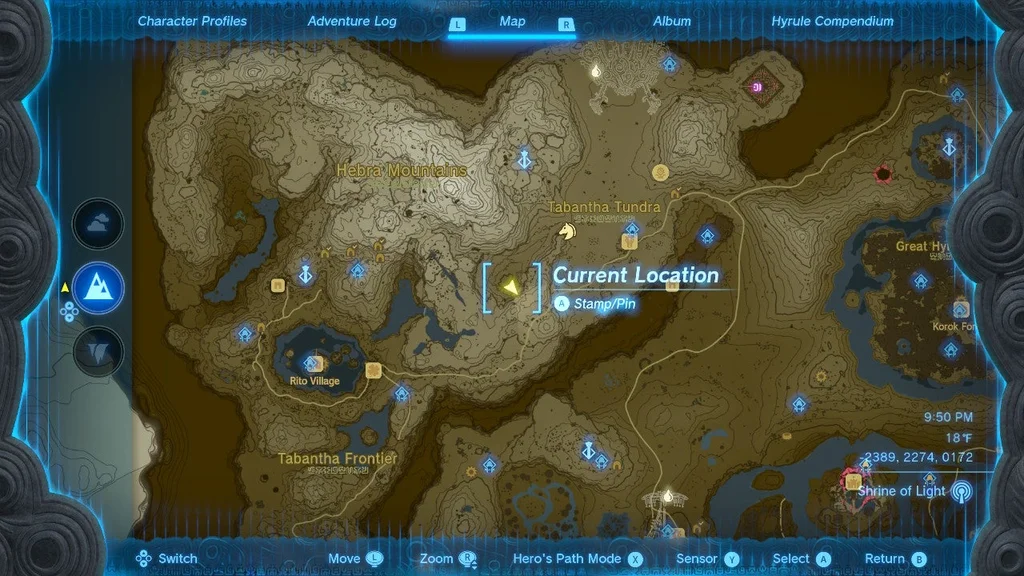The image size is (1024, 576).
Task: Show the Depths layer map
Action: [x=99, y=351]
